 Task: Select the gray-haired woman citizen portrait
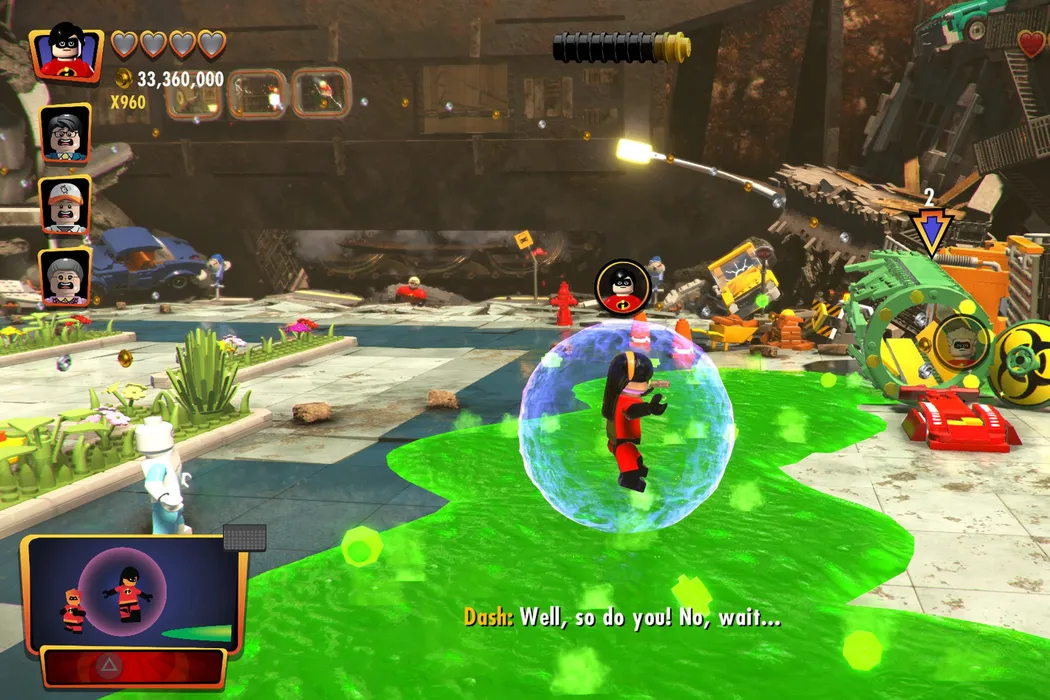(x=66, y=275)
